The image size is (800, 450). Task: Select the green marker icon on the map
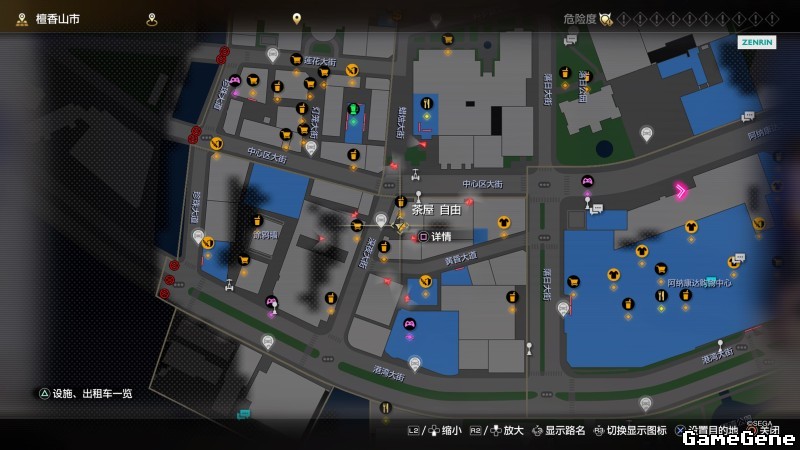353,109
